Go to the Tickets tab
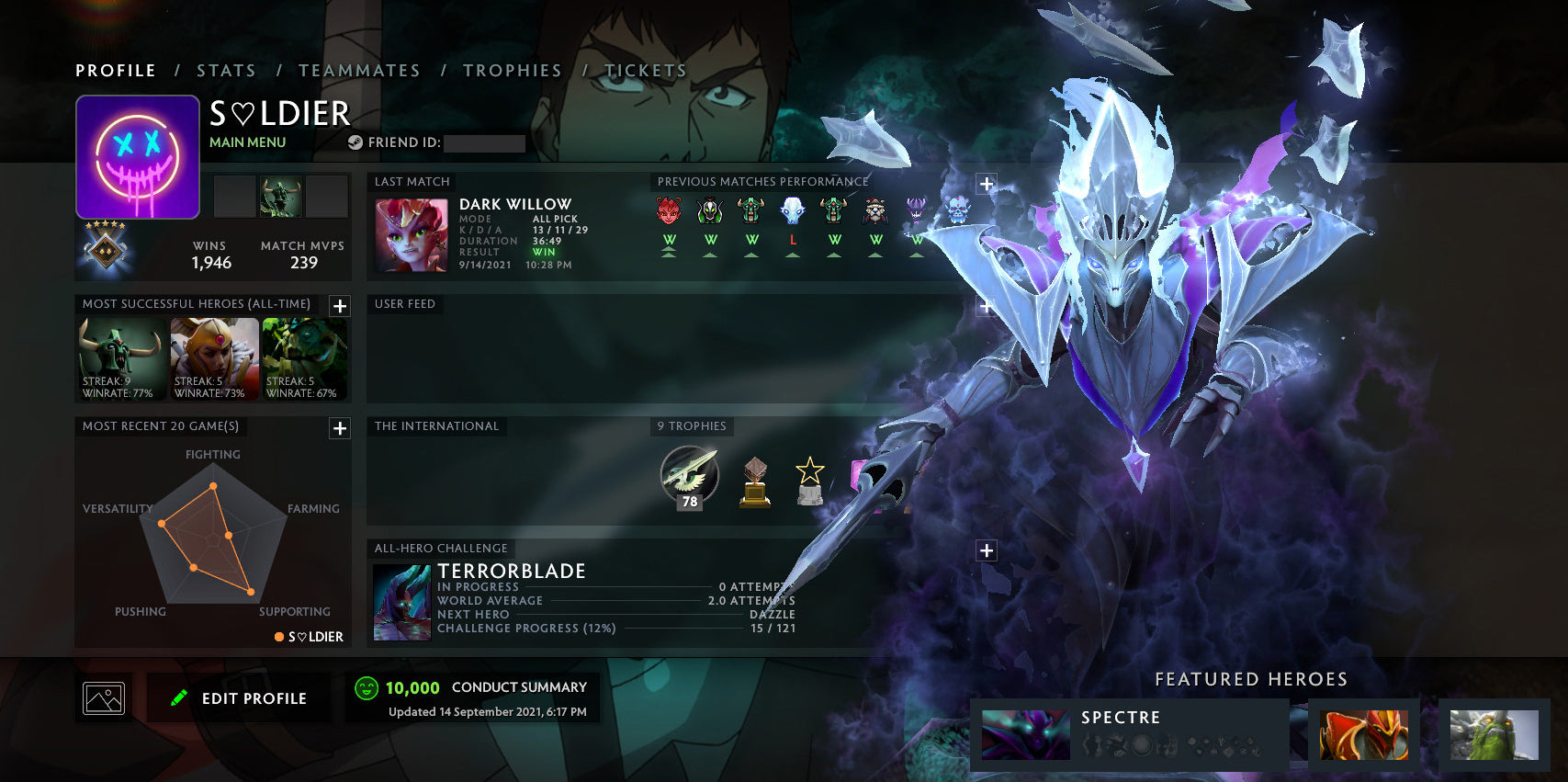The image size is (1568, 782). click(x=646, y=71)
